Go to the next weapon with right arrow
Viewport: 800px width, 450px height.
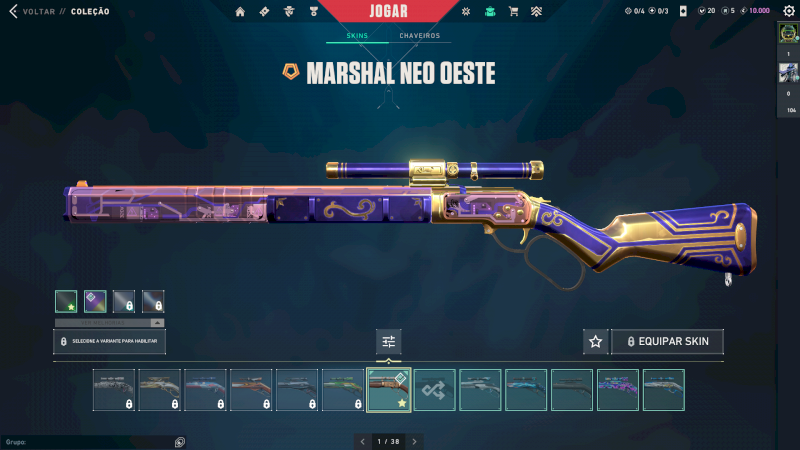(x=415, y=441)
